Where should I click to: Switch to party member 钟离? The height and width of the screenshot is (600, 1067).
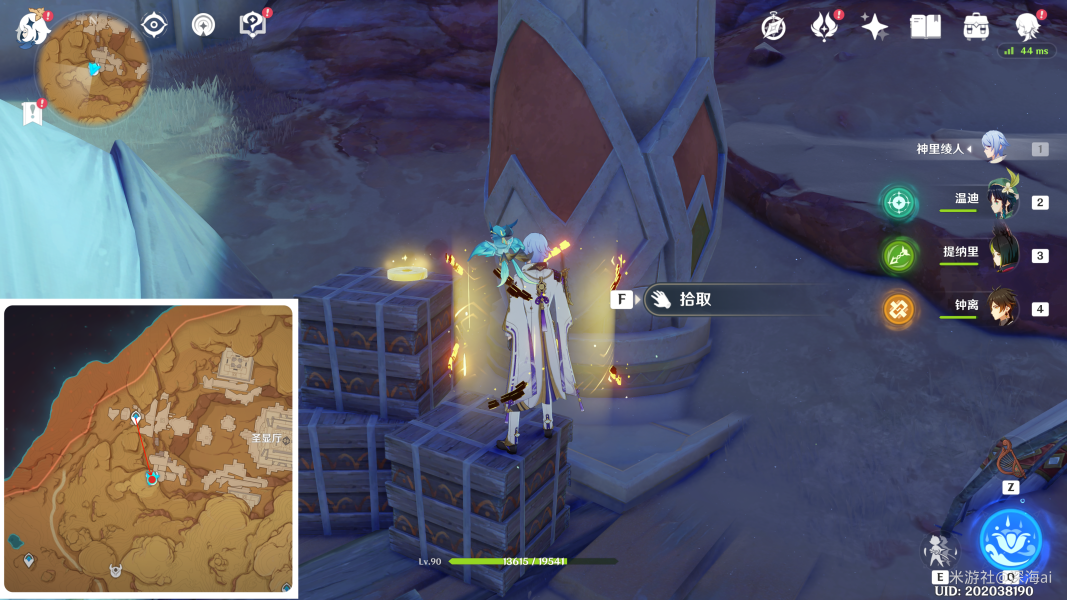click(1001, 307)
